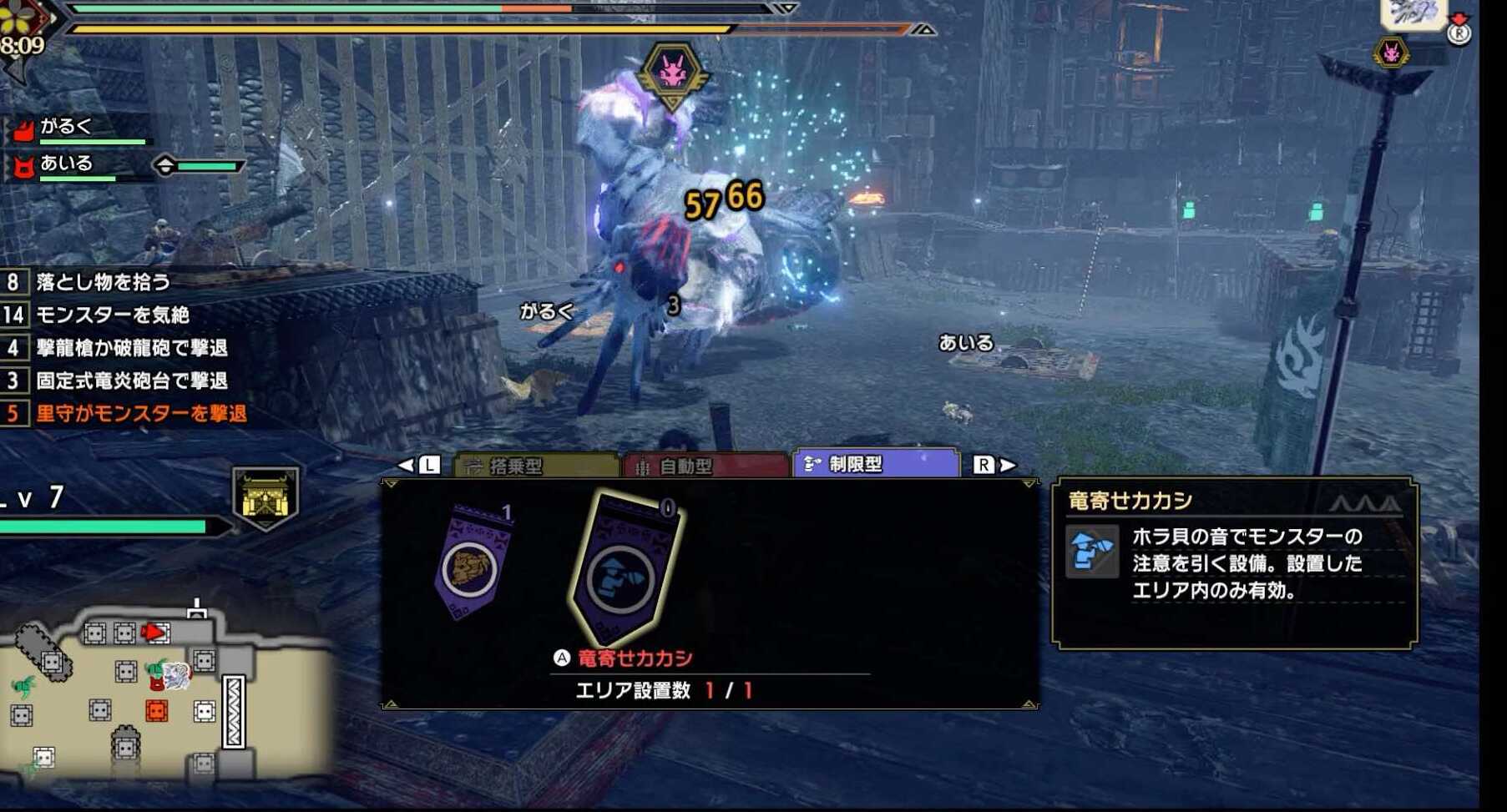Click the green monster icon beside the minimap

click(23, 685)
